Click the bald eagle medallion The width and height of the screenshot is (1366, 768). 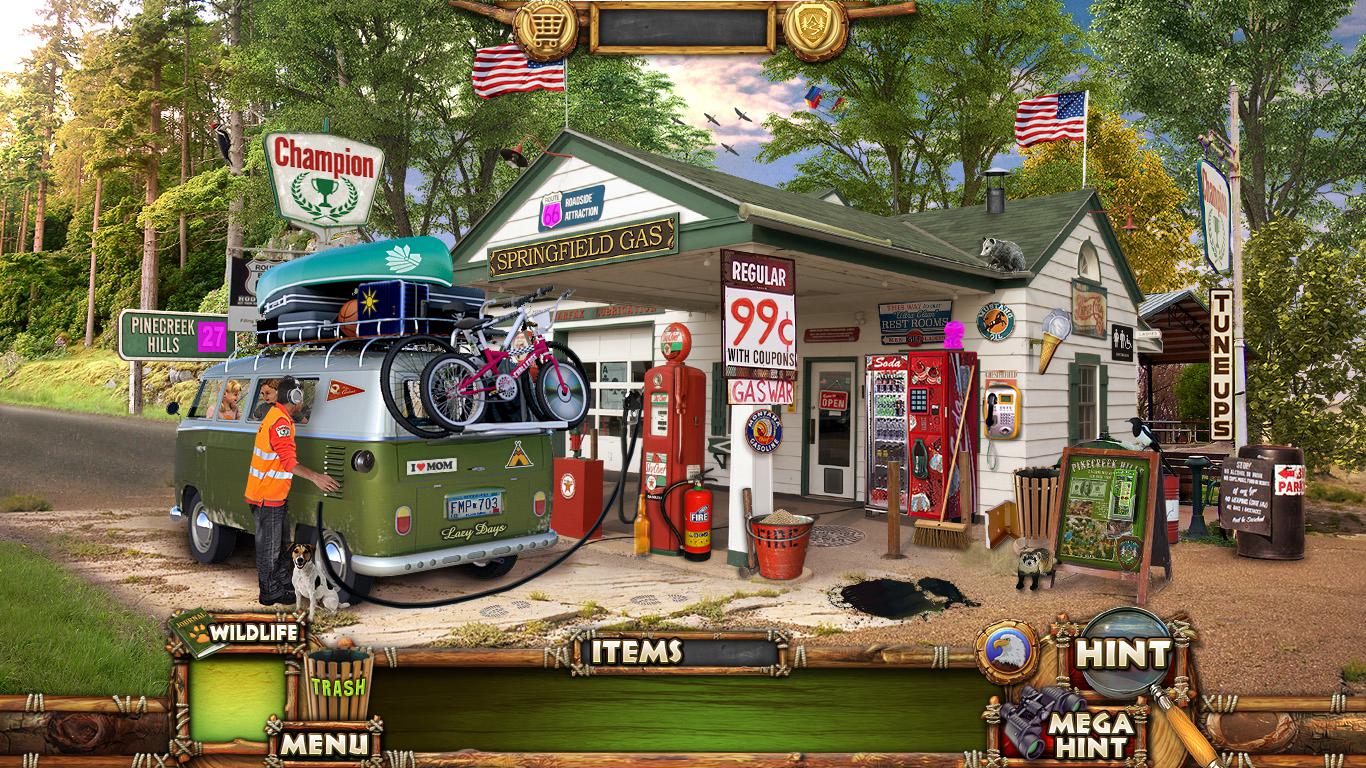tap(1006, 653)
